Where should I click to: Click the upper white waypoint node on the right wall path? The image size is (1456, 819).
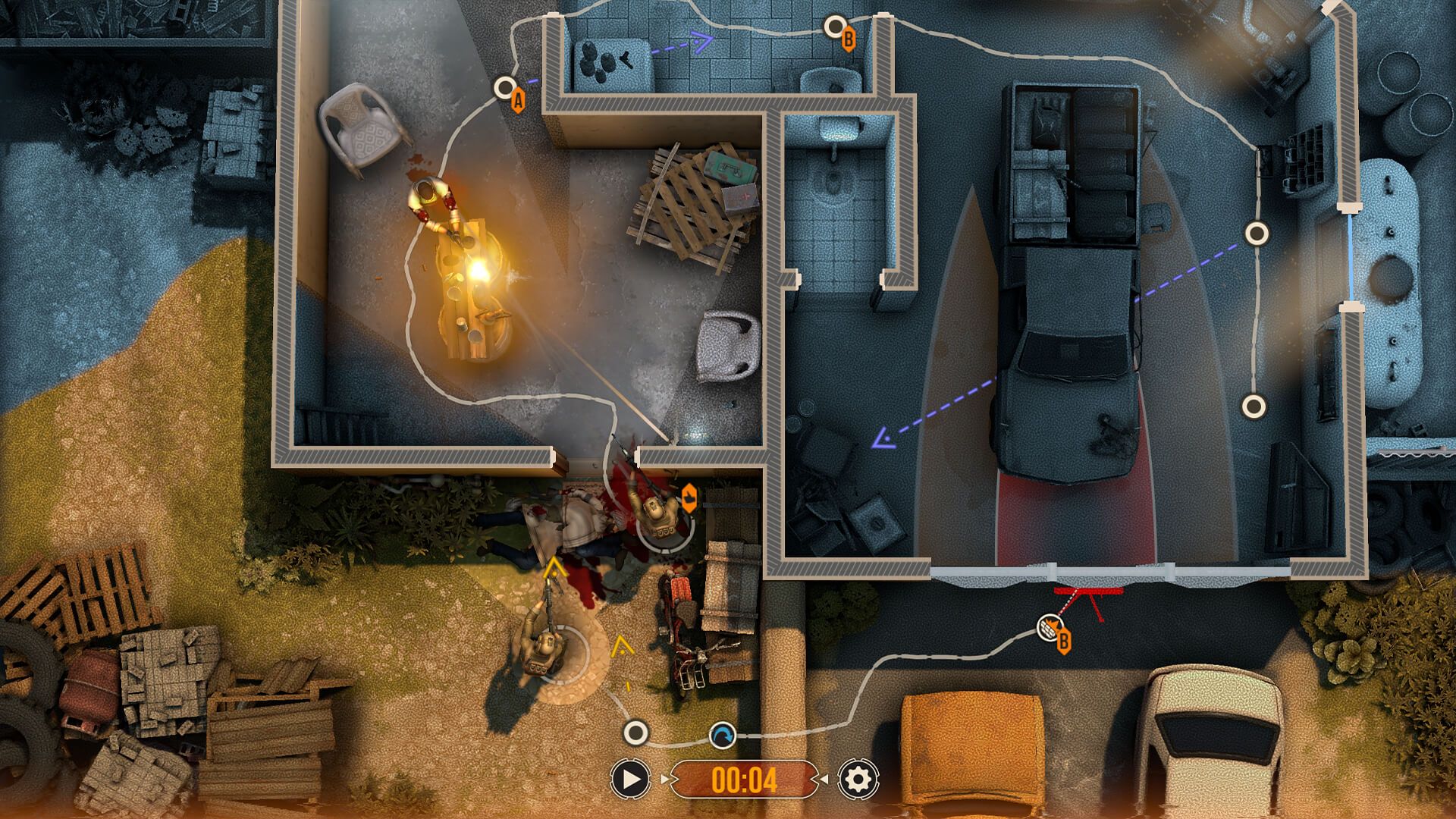[x=1257, y=232]
